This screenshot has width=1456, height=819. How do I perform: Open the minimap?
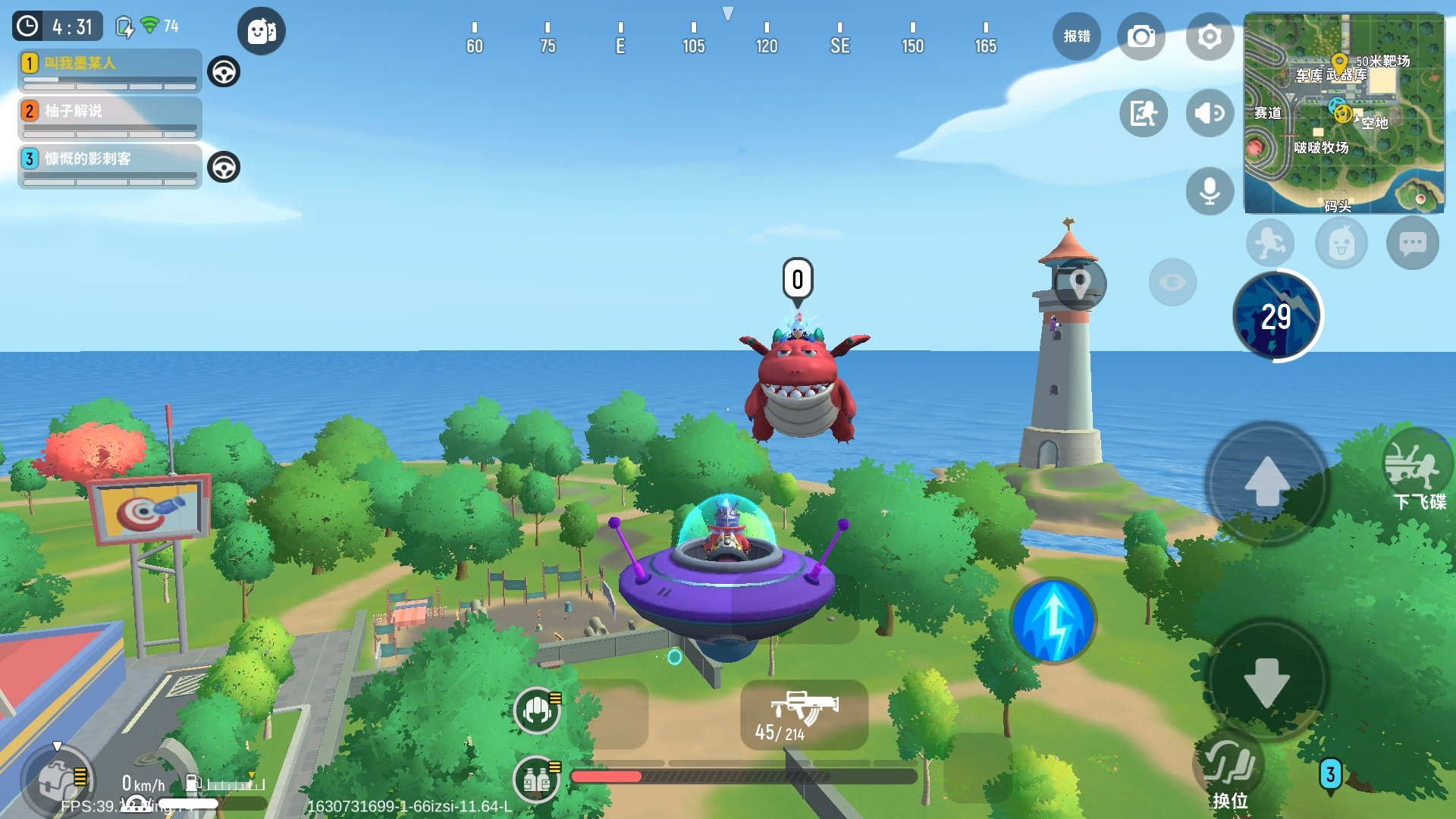pos(1344,114)
